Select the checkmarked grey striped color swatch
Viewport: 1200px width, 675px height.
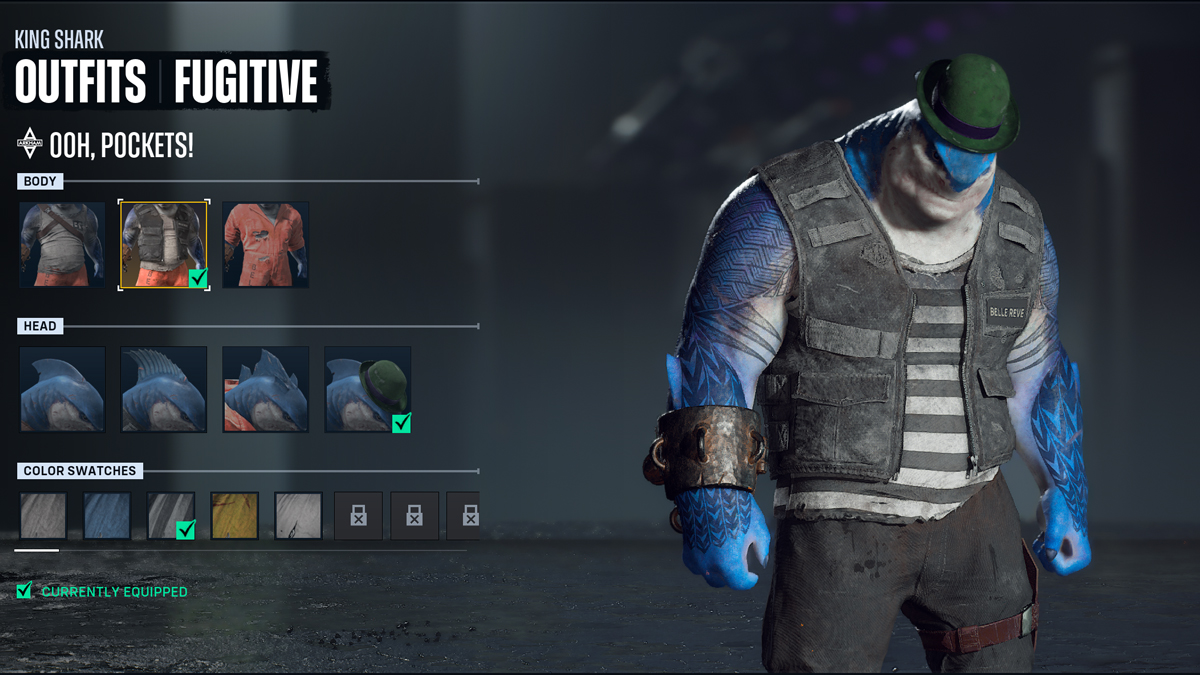(171, 516)
